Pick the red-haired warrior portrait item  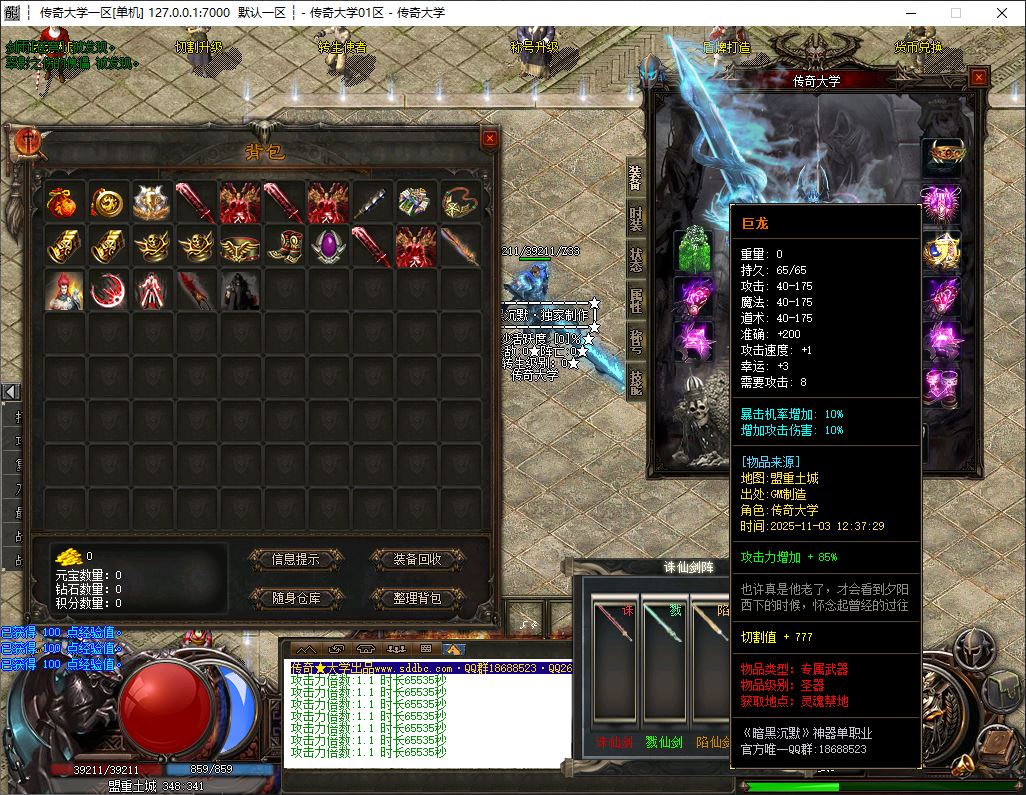pyautogui.click(x=65, y=289)
